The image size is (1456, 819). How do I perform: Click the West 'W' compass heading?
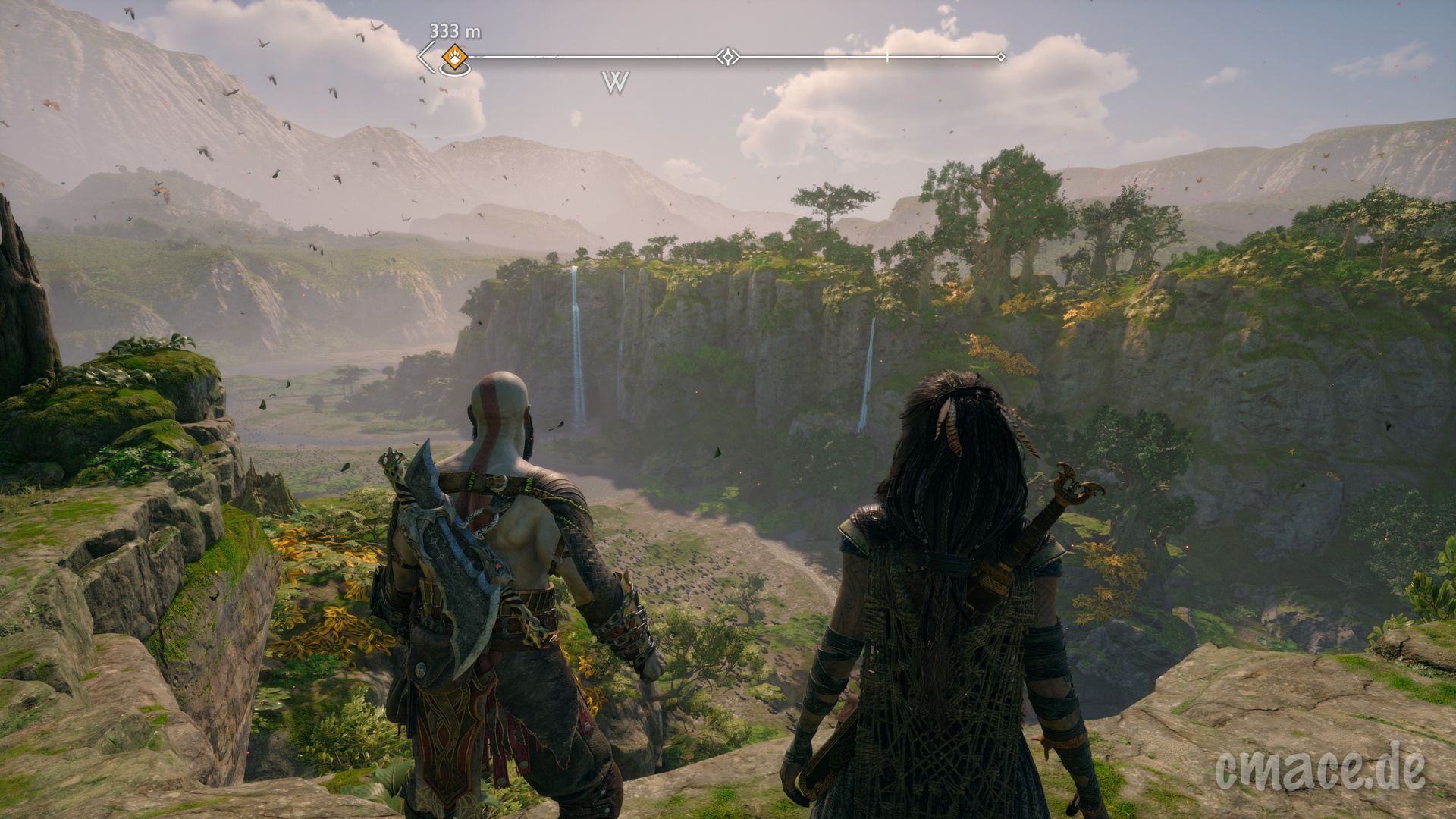pyautogui.click(x=615, y=82)
